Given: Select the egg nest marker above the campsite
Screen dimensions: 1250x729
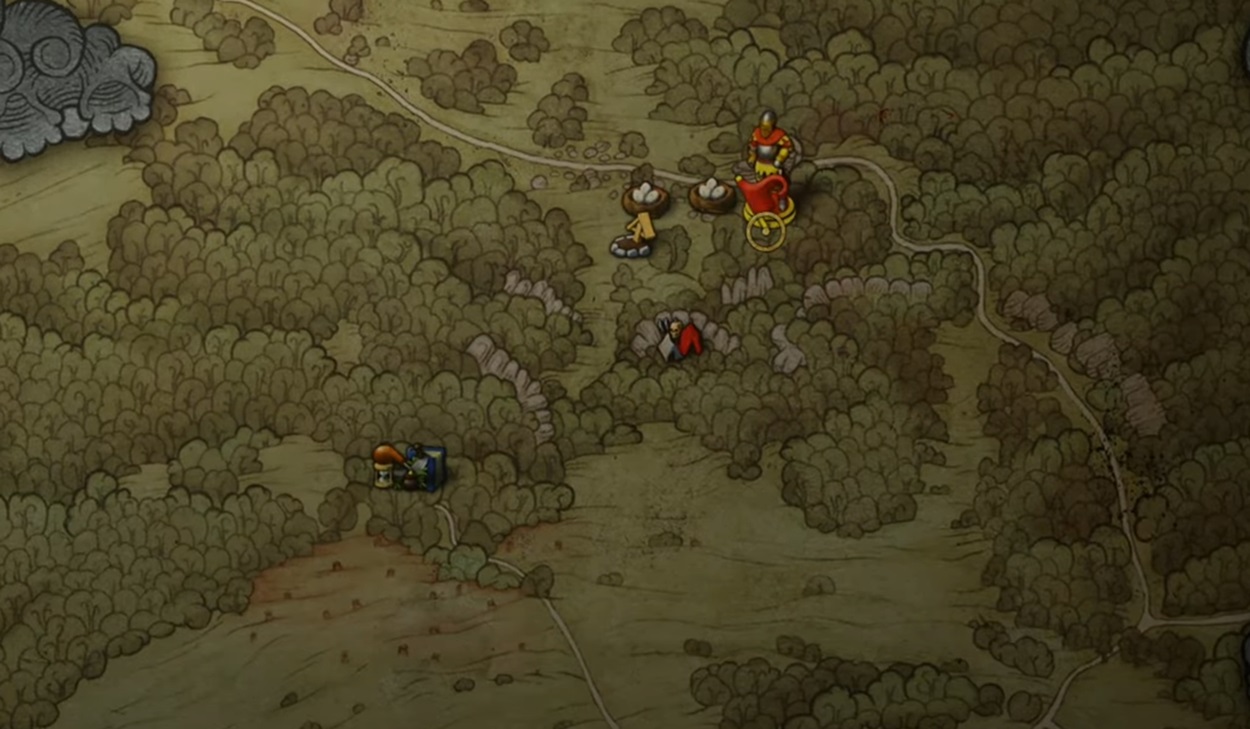Looking at the screenshot, I should pyautogui.click(x=646, y=197).
